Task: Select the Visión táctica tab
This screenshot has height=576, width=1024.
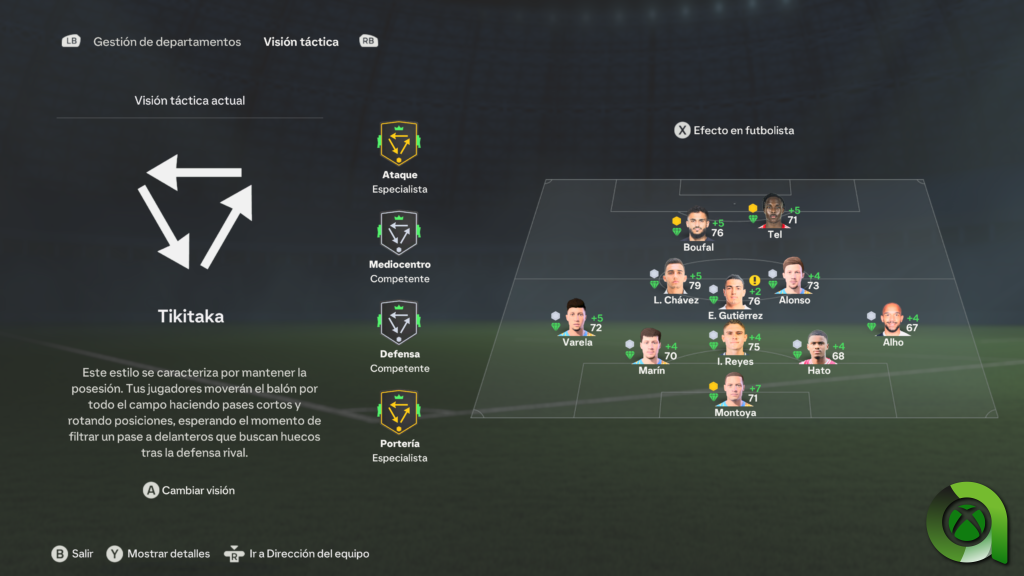Action: point(301,42)
